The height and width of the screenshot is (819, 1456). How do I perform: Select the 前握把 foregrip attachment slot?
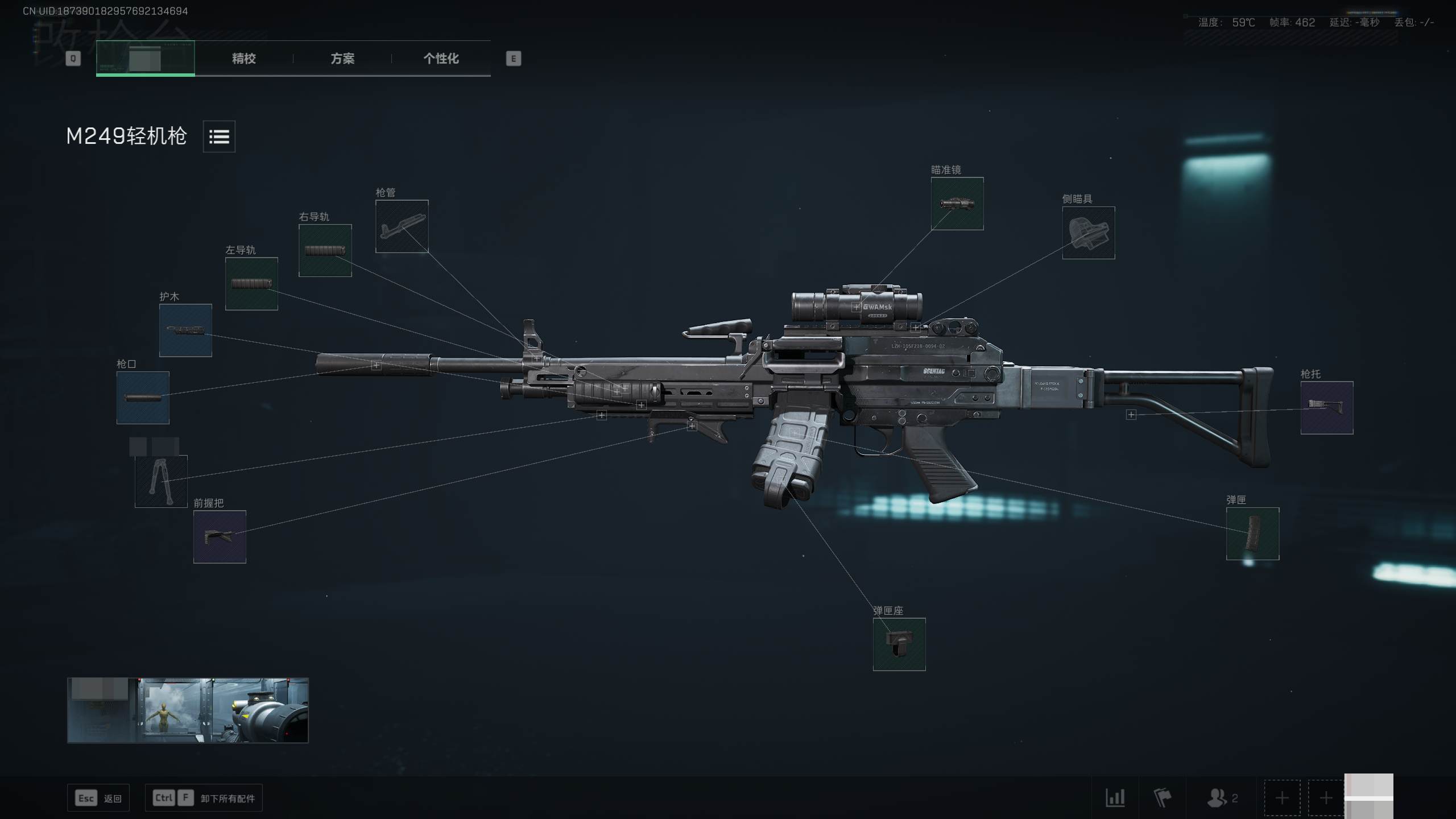pyautogui.click(x=219, y=537)
